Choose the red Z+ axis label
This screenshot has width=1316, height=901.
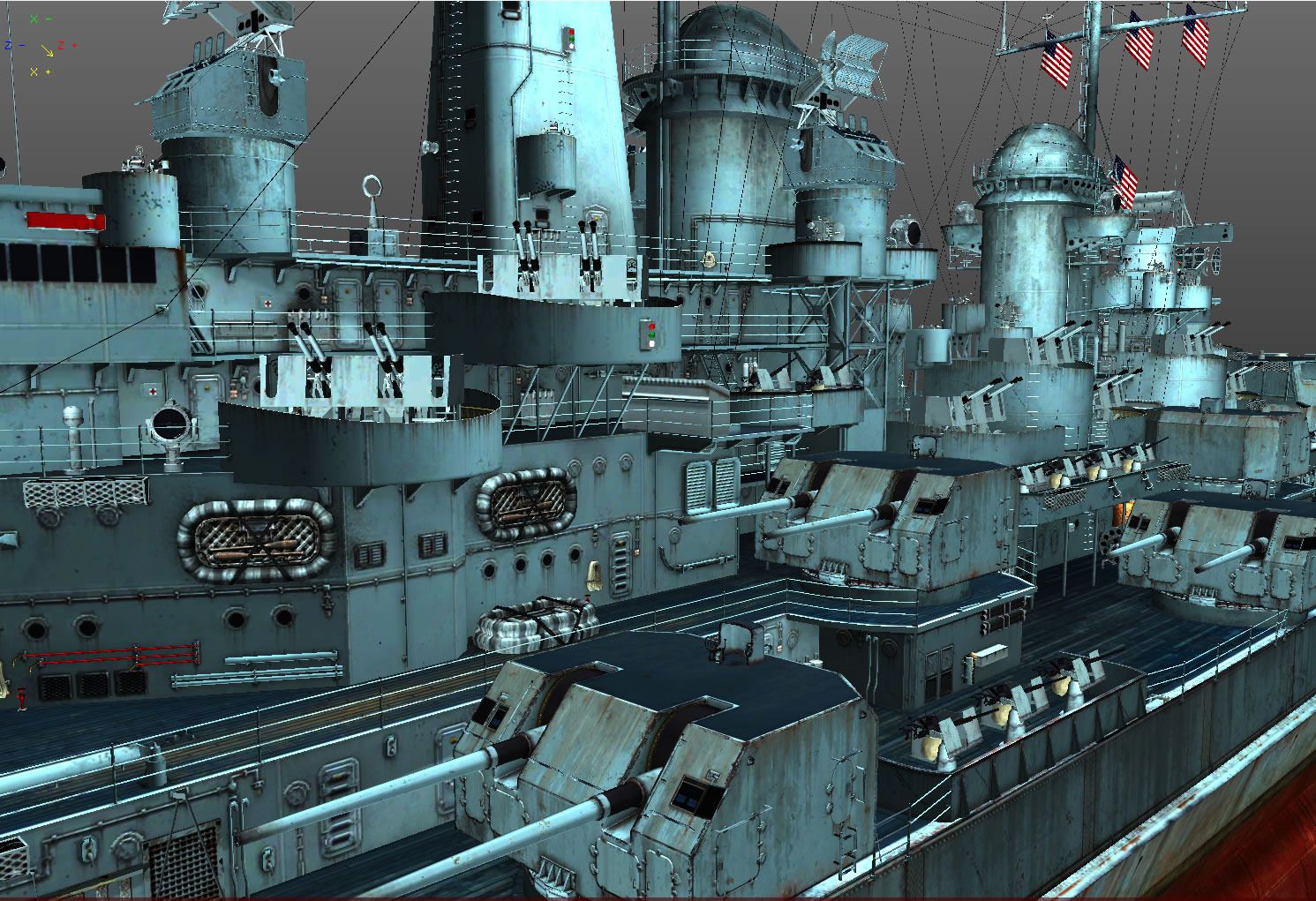coord(67,45)
